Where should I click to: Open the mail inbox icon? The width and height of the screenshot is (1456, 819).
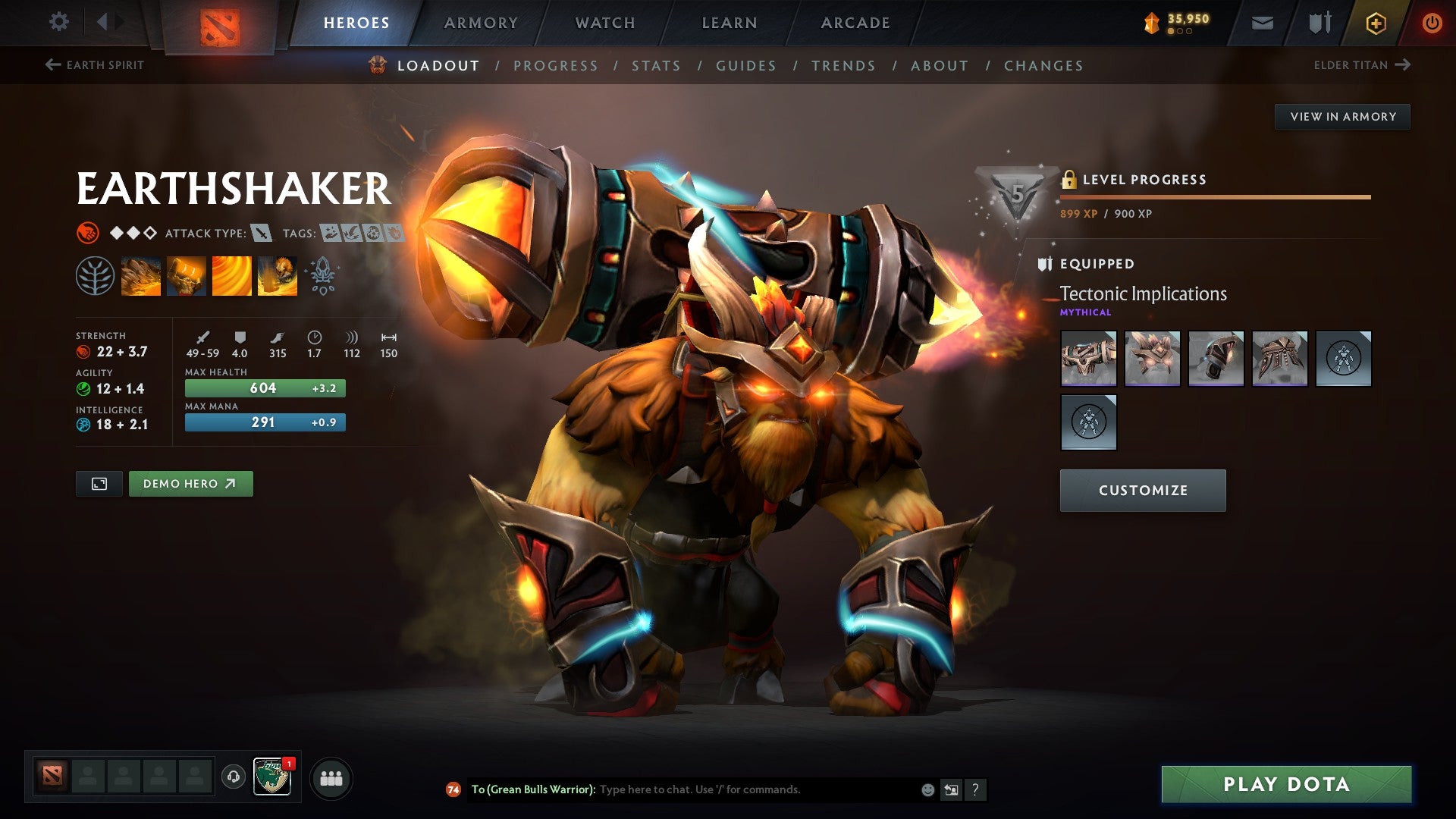(1263, 23)
